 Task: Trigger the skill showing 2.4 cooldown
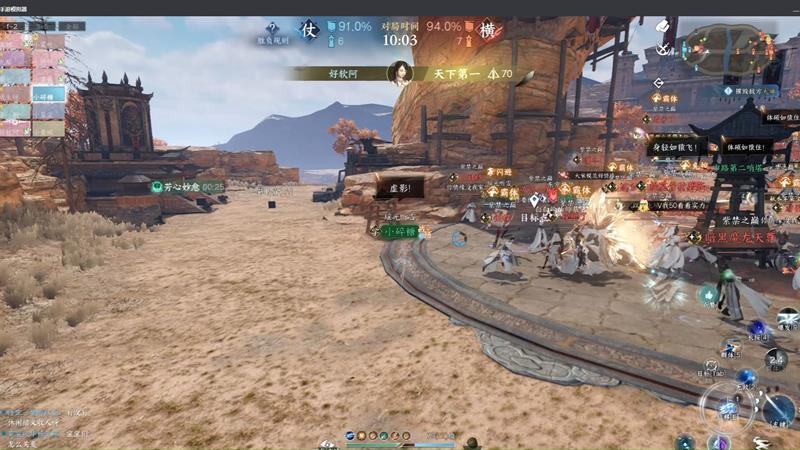[775, 361]
